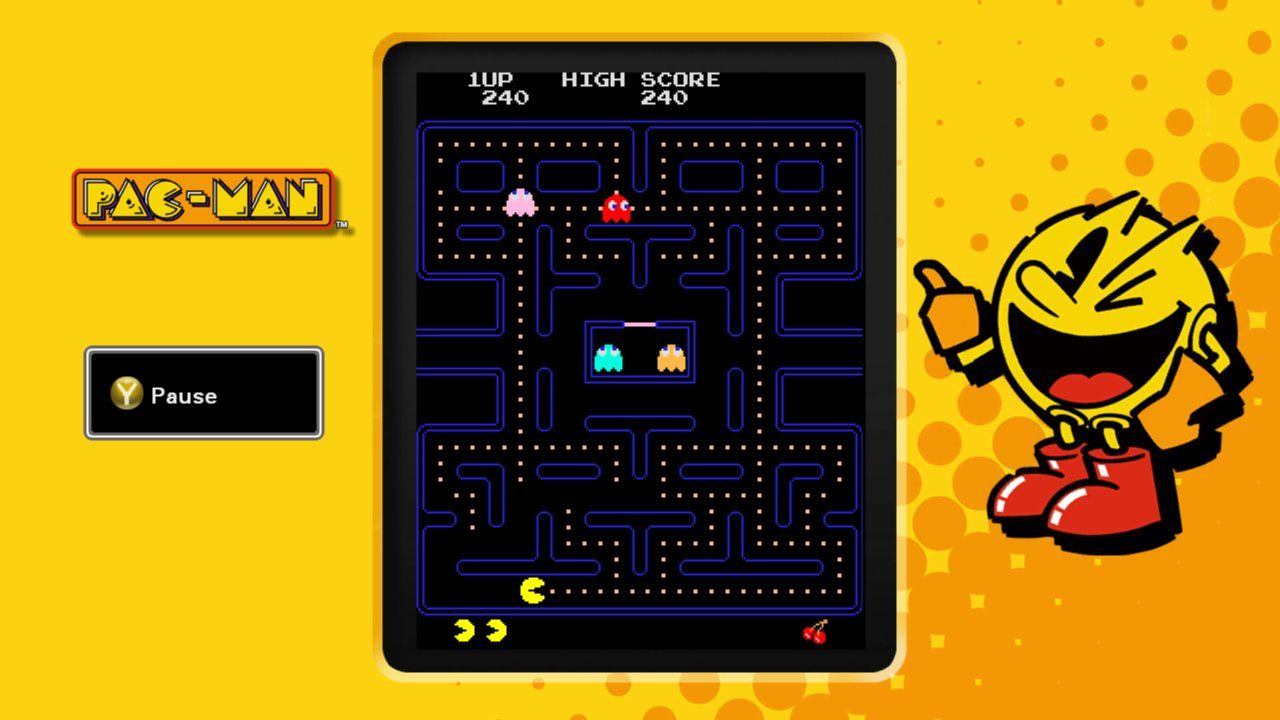Click the cherry bonus item near the maze bottom
Image resolution: width=1280 pixels, height=720 pixels.
click(815, 632)
